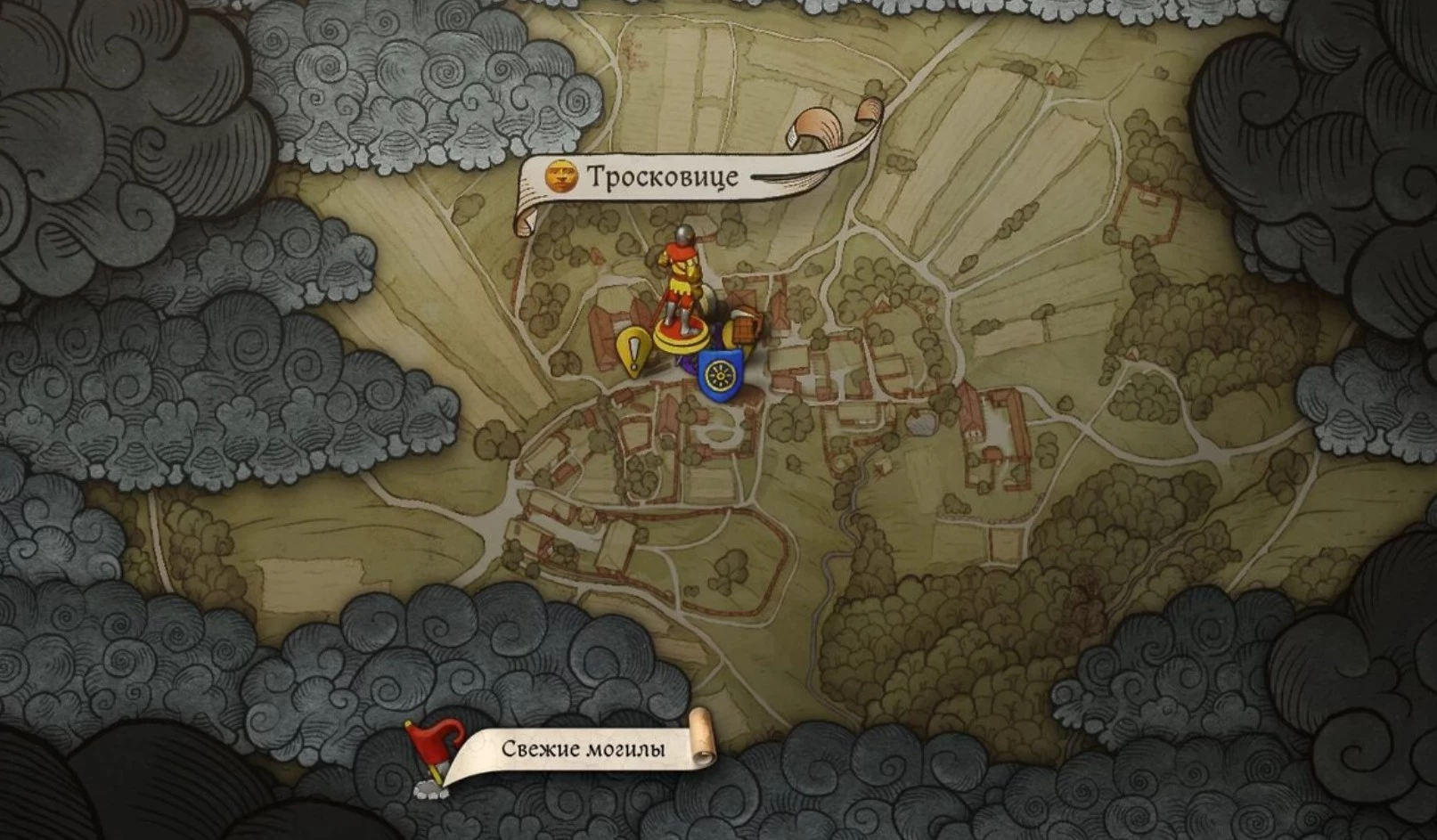Select the blue shield wheel marker
The width and height of the screenshot is (1437, 840).
point(718,375)
